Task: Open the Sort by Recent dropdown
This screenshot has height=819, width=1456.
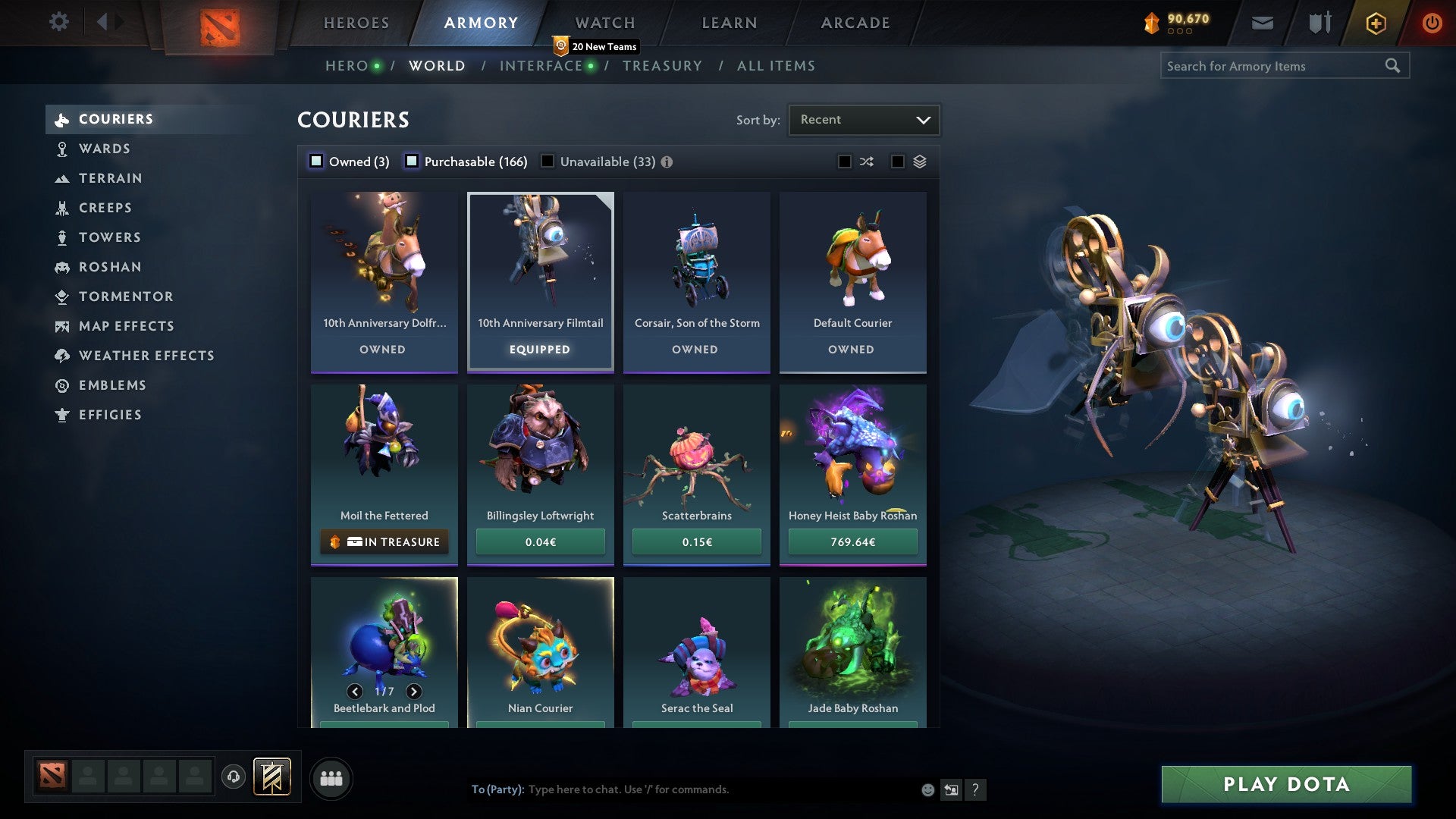Action: (x=863, y=119)
